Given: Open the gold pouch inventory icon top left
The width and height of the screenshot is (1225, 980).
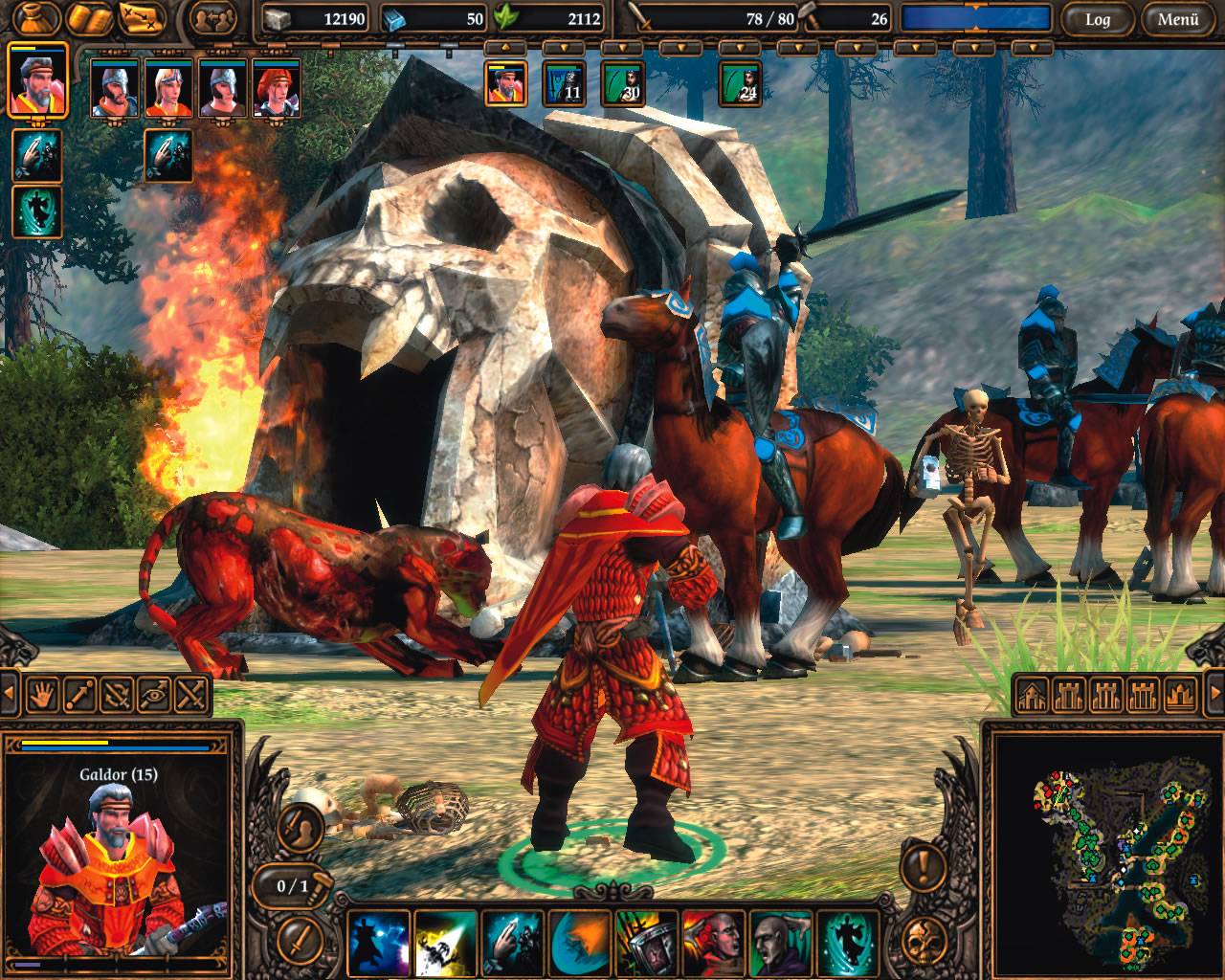Looking at the screenshot, I should click(35, 16).
